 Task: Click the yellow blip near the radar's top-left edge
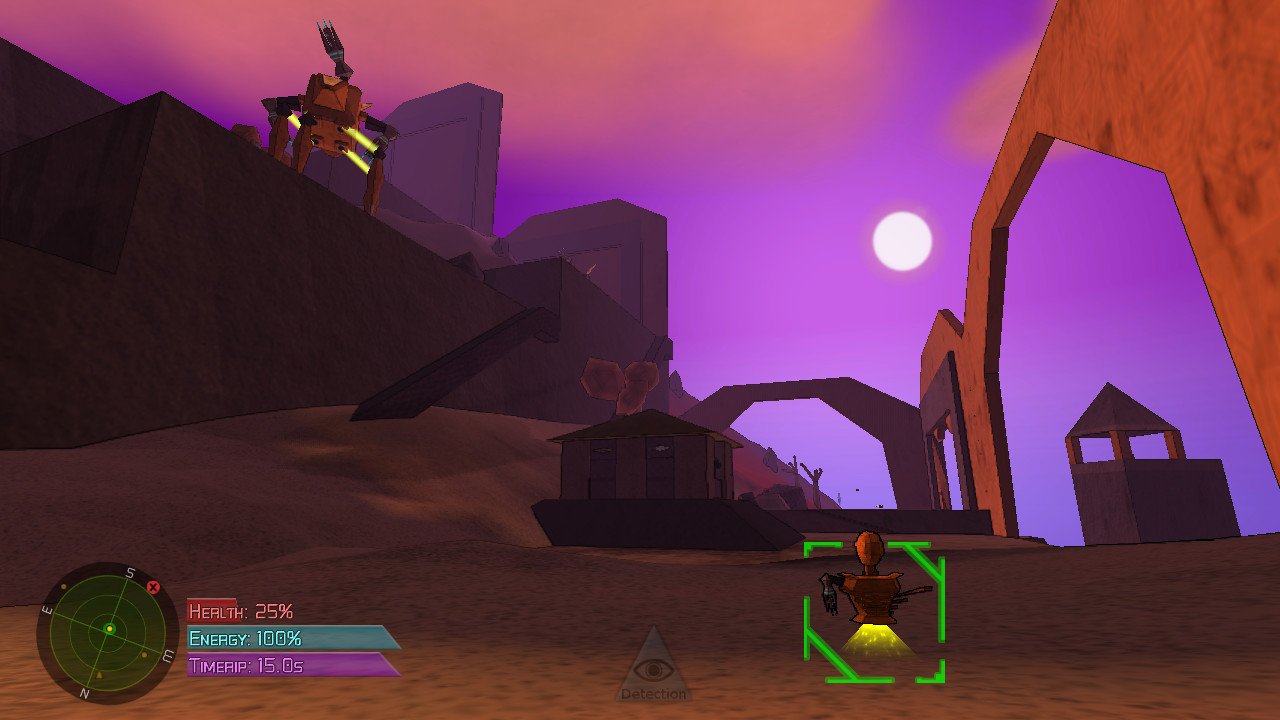(64, 586)
